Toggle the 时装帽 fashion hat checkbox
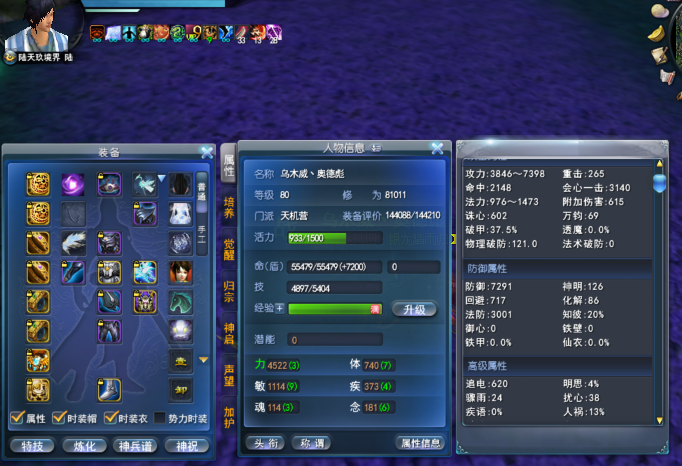The height and width of the screenshot is (466, 682). point(60,418)
